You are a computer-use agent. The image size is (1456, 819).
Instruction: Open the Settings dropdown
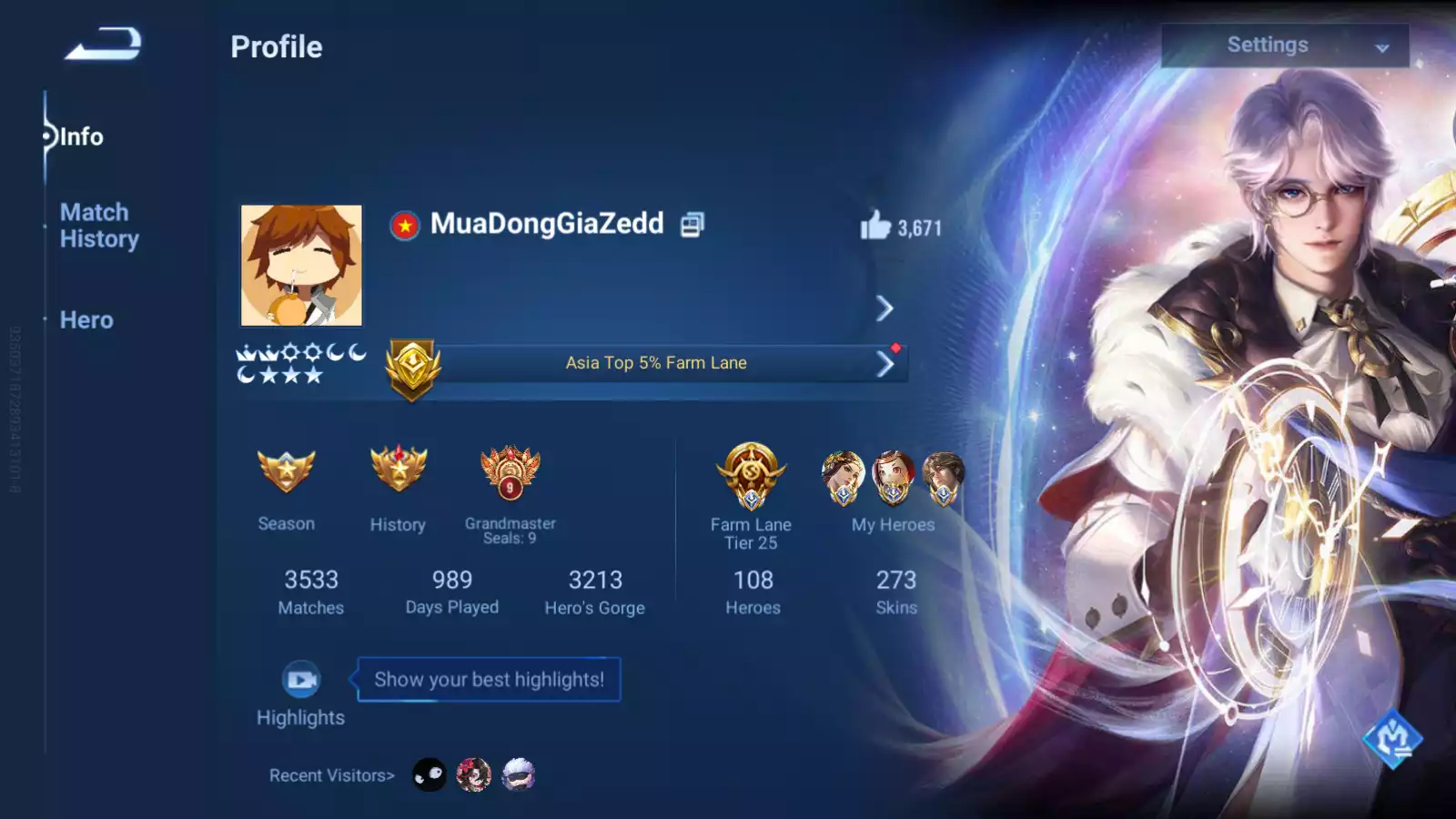point(1284,45)
